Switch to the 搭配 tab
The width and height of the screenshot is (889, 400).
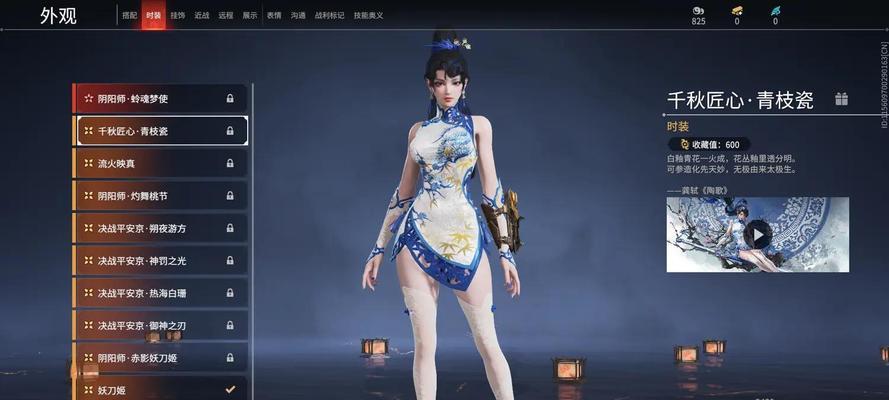coord(130,16)
